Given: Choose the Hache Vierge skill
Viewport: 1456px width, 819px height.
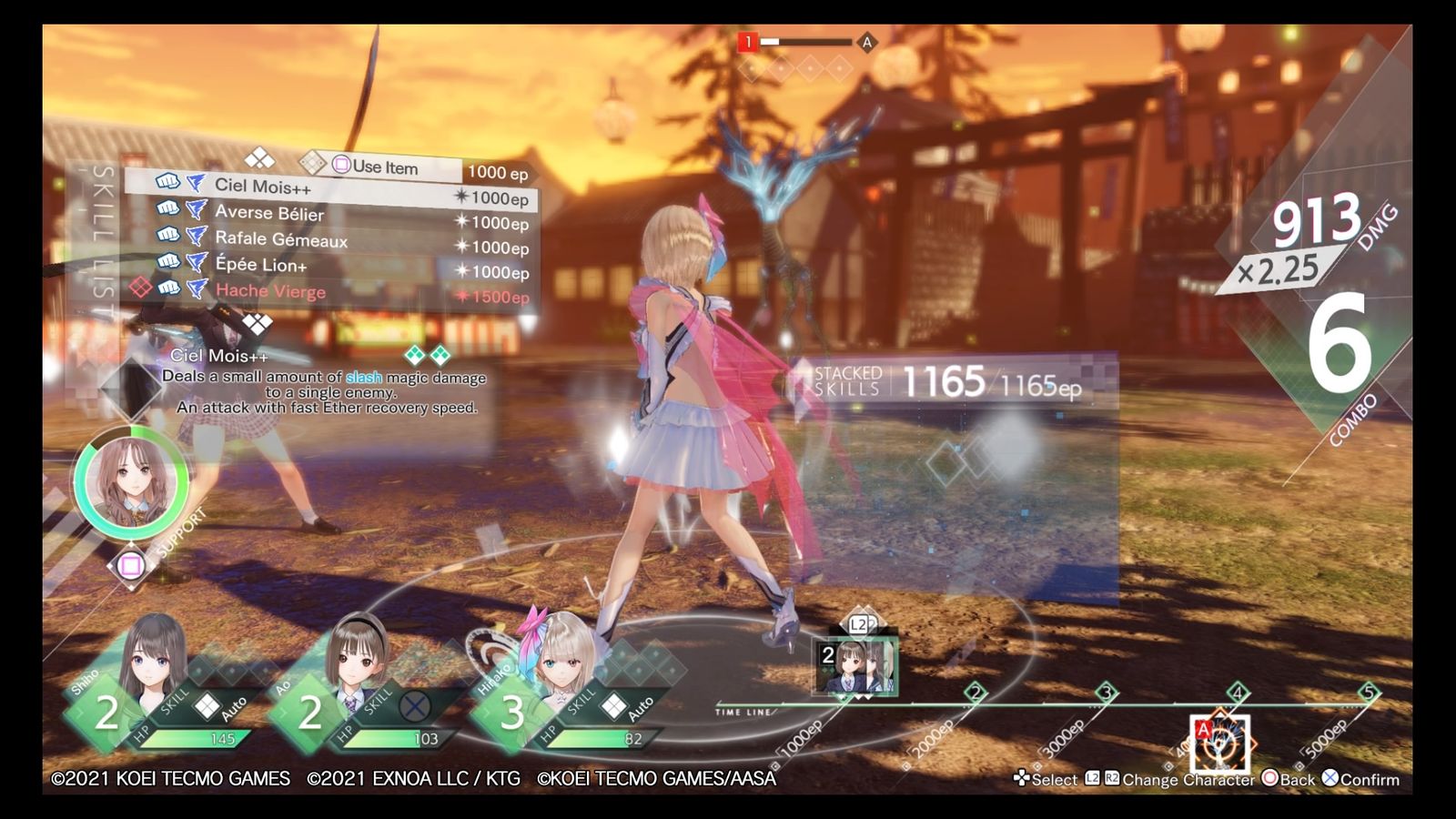Looking at the screenshot, I should click(270, 291).
